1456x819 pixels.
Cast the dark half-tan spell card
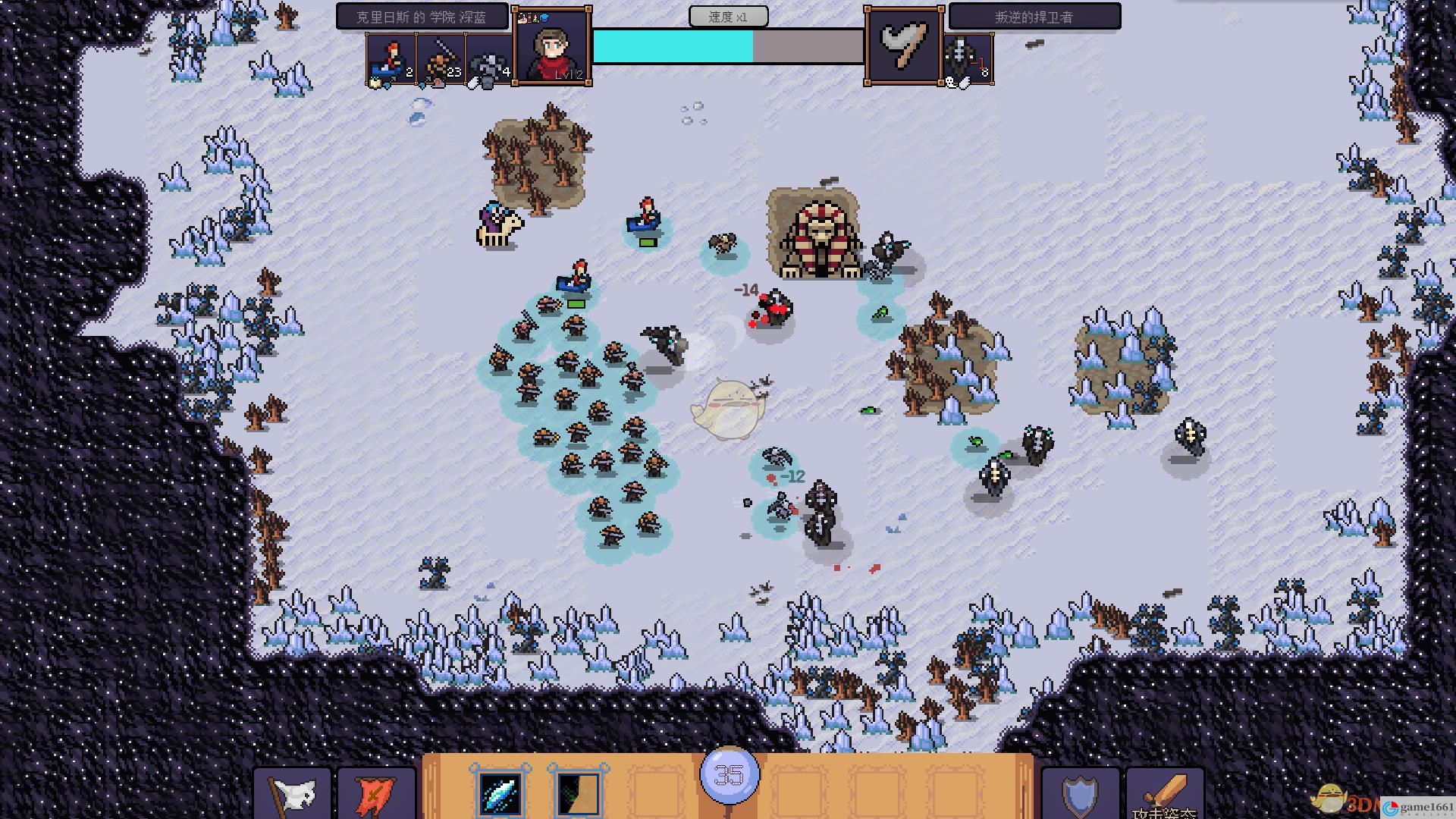[x=578, y=792]
